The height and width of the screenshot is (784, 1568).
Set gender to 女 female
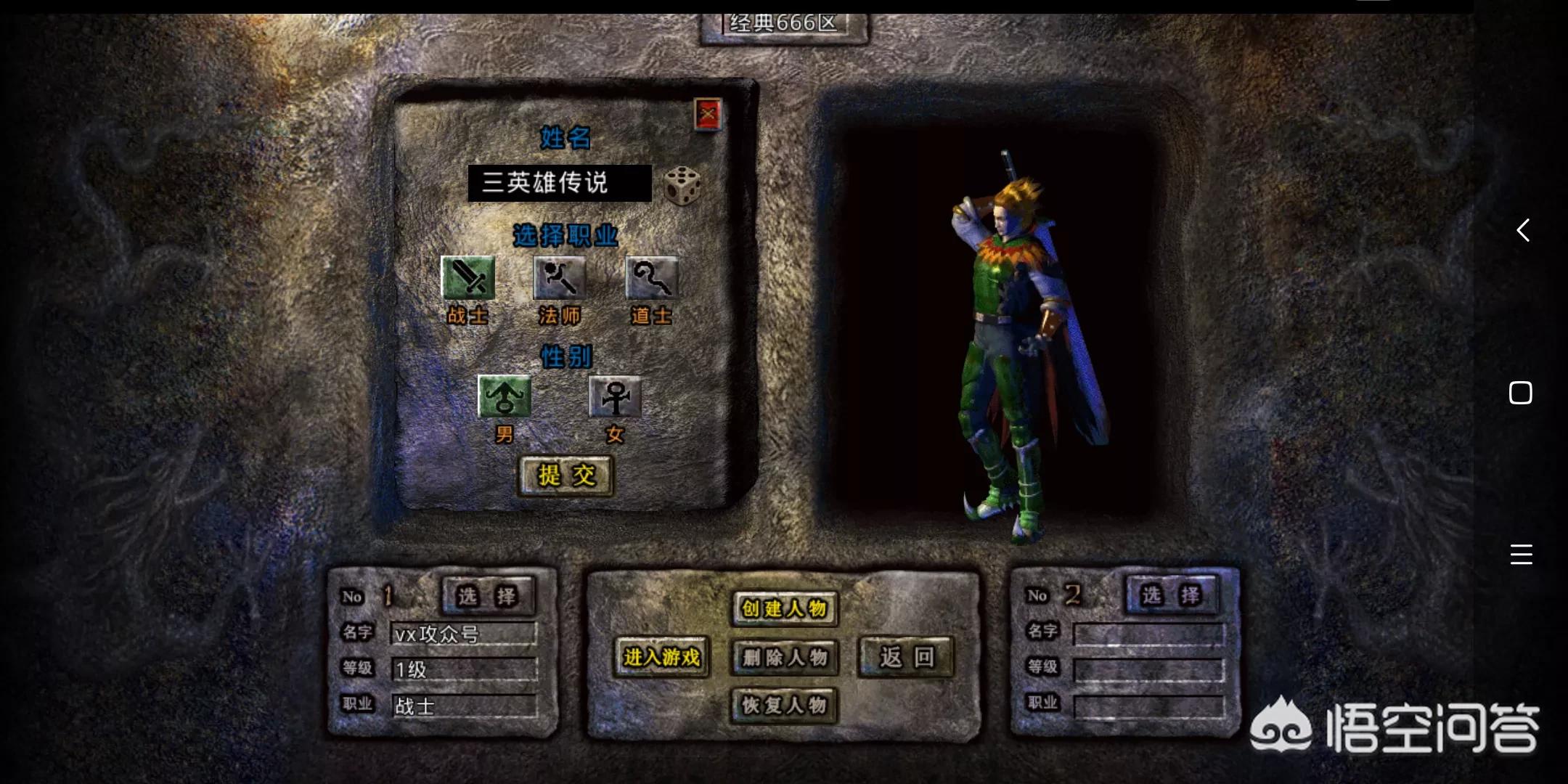pyautogui.click(x=615, y=397)
